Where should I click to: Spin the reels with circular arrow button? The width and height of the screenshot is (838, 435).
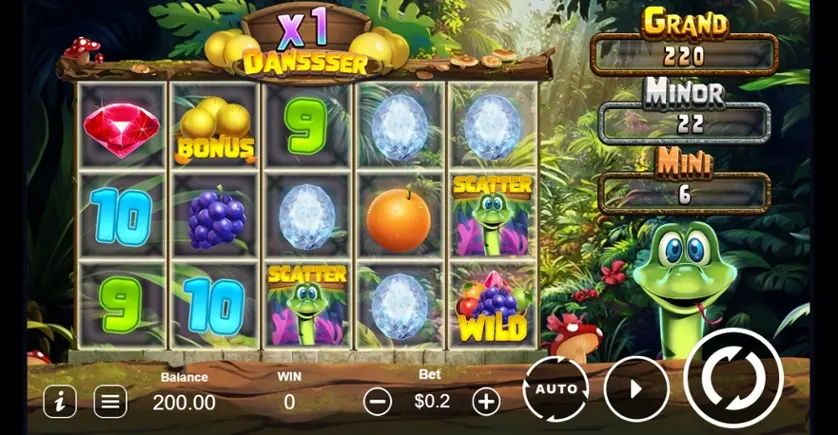732,378
